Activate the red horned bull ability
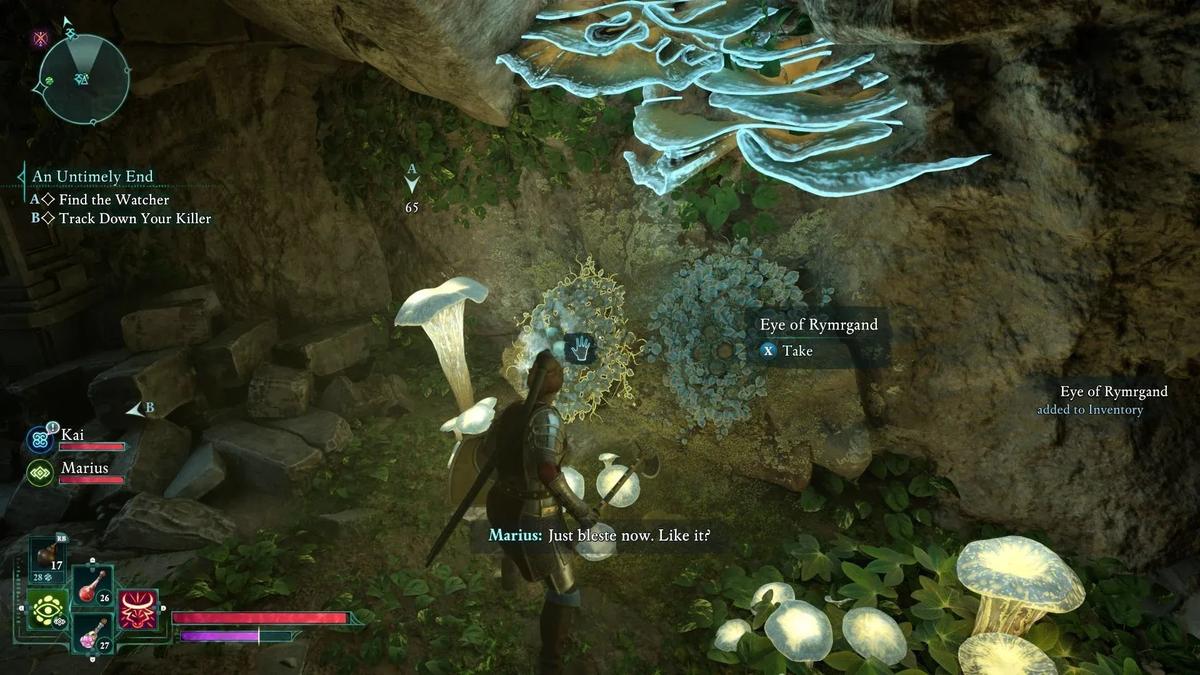The width and height of the screenshot is (1200, 675). [138, 609]
